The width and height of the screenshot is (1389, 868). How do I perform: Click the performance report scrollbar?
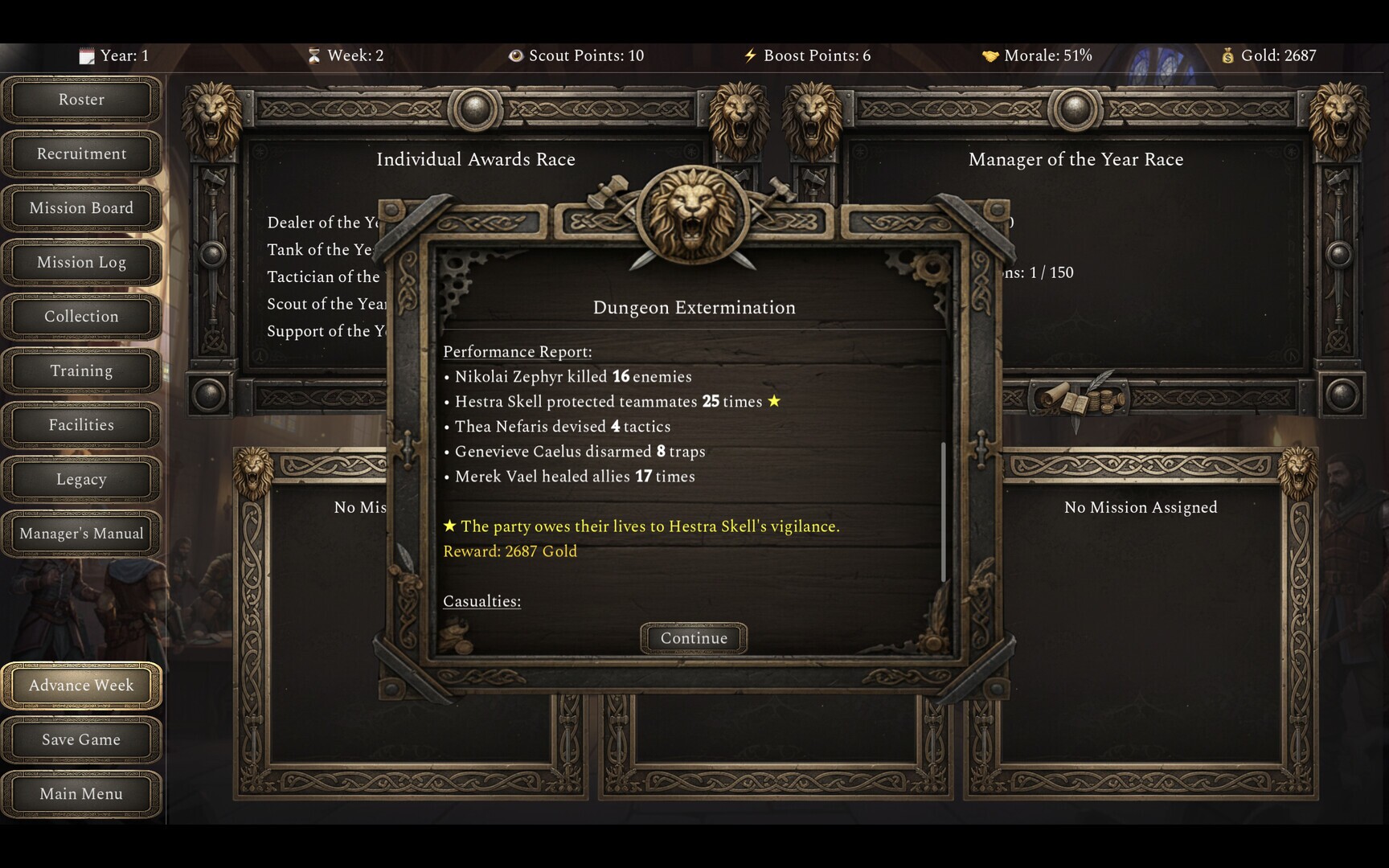click(x=943, y=511)
